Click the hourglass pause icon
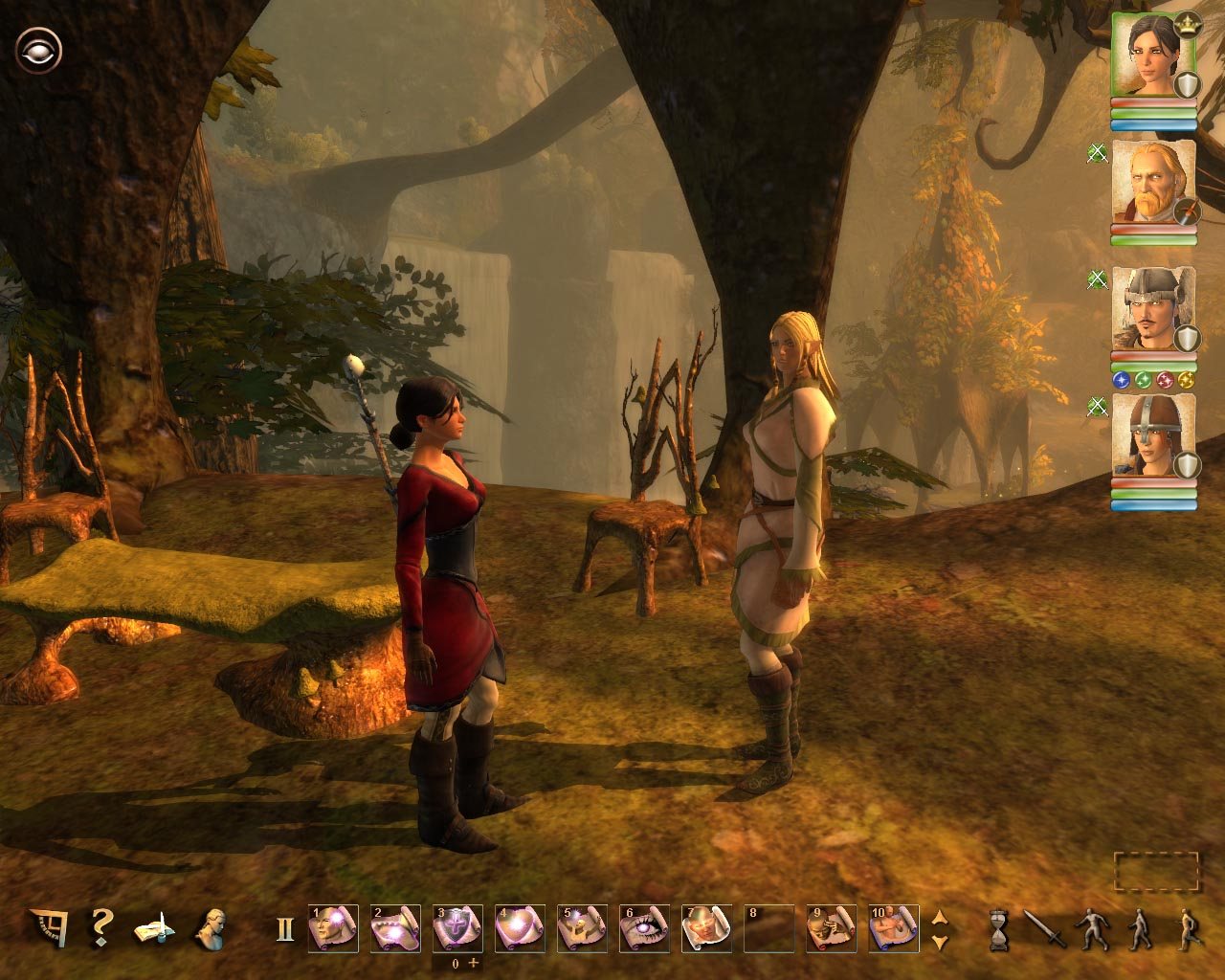 [x=999, y=929]
